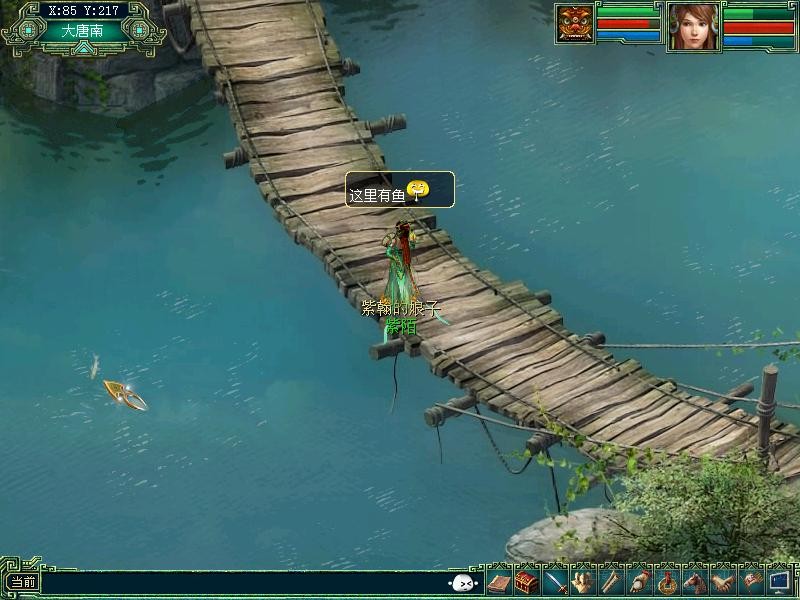Click the right jade button beside the map name
800x600 pixels.
pyautogui.click(x=138, y=30)
